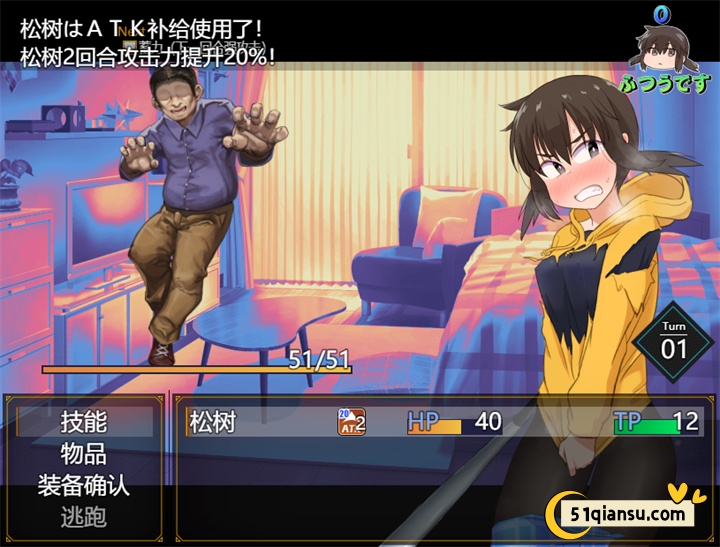Select the 技能 skill command
The width and height of the screenshot is (720, 547).
coord(84,422)
